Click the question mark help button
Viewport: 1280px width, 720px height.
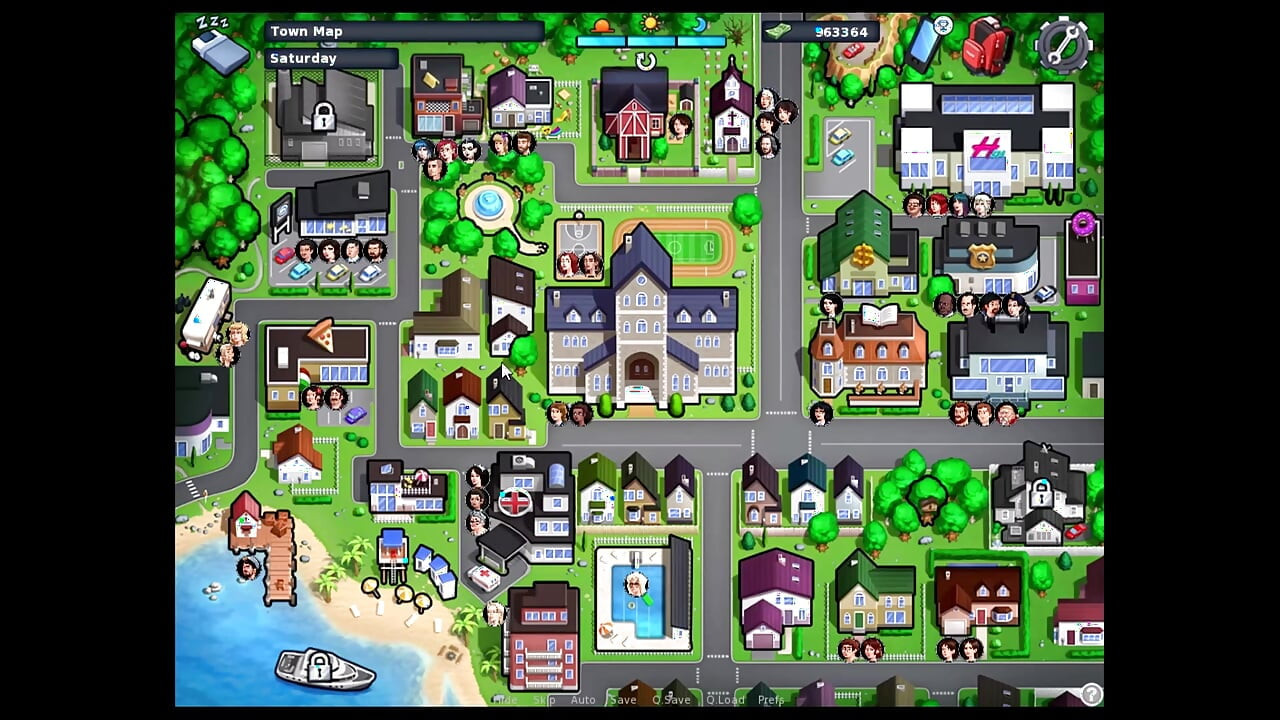(1091, 694)
